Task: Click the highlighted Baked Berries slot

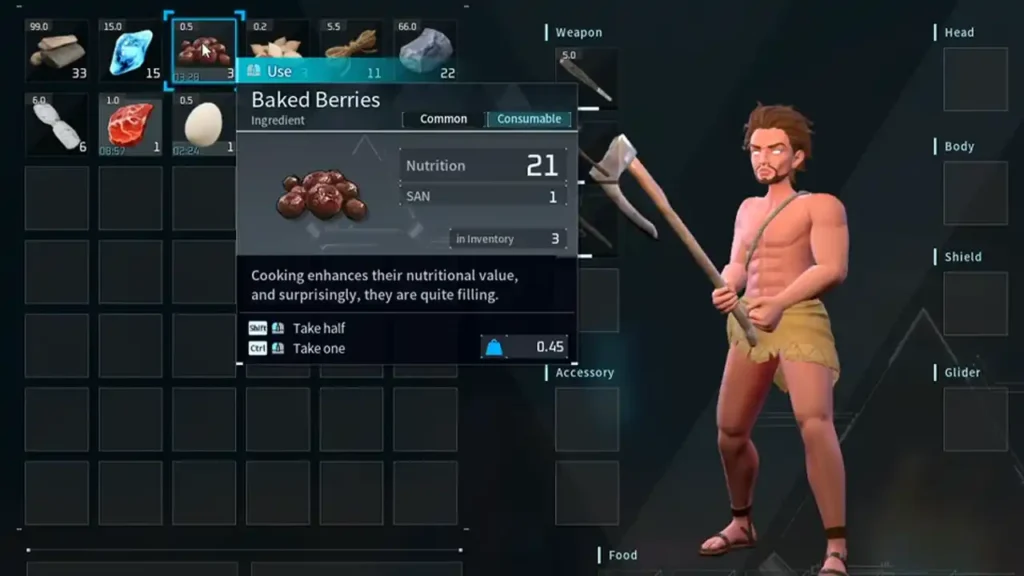Action: coord(205,50)
